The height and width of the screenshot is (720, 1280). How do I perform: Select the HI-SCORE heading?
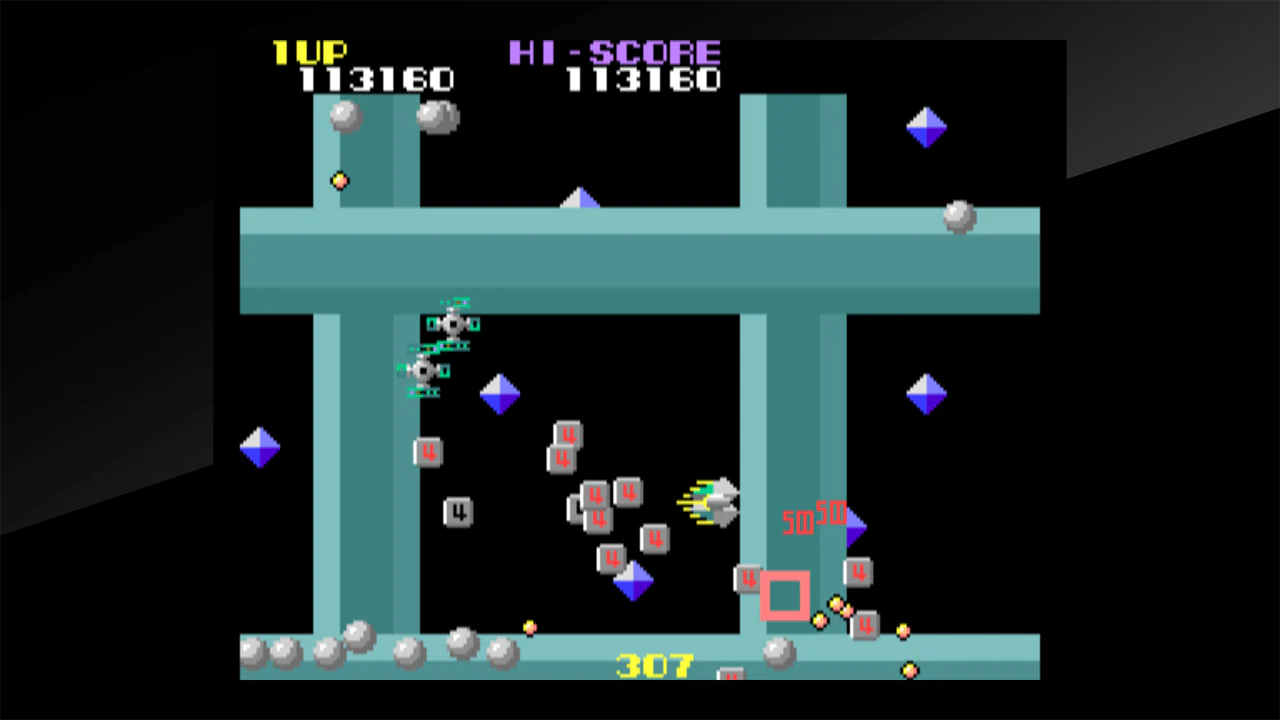(615, 52)
